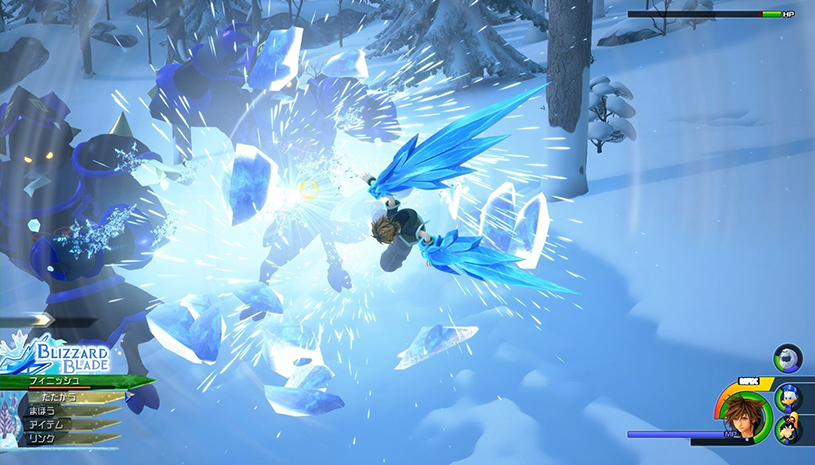The width and height of the screenshot is (815, 465).
Task: Select Goofy's party portrait
Action: [788, 428]
